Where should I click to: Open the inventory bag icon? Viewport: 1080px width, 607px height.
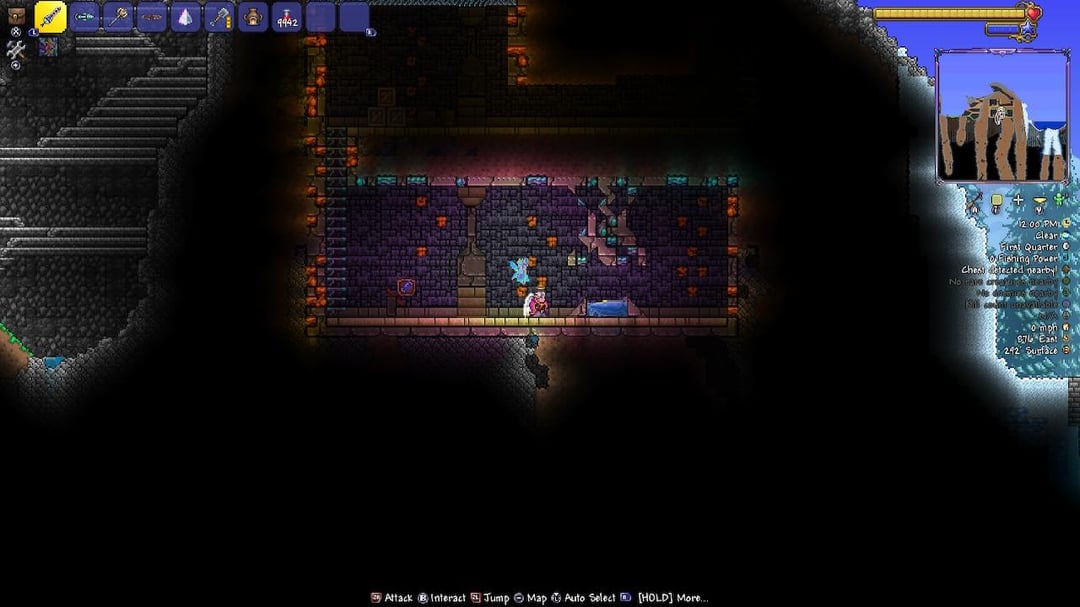point(16,15)
